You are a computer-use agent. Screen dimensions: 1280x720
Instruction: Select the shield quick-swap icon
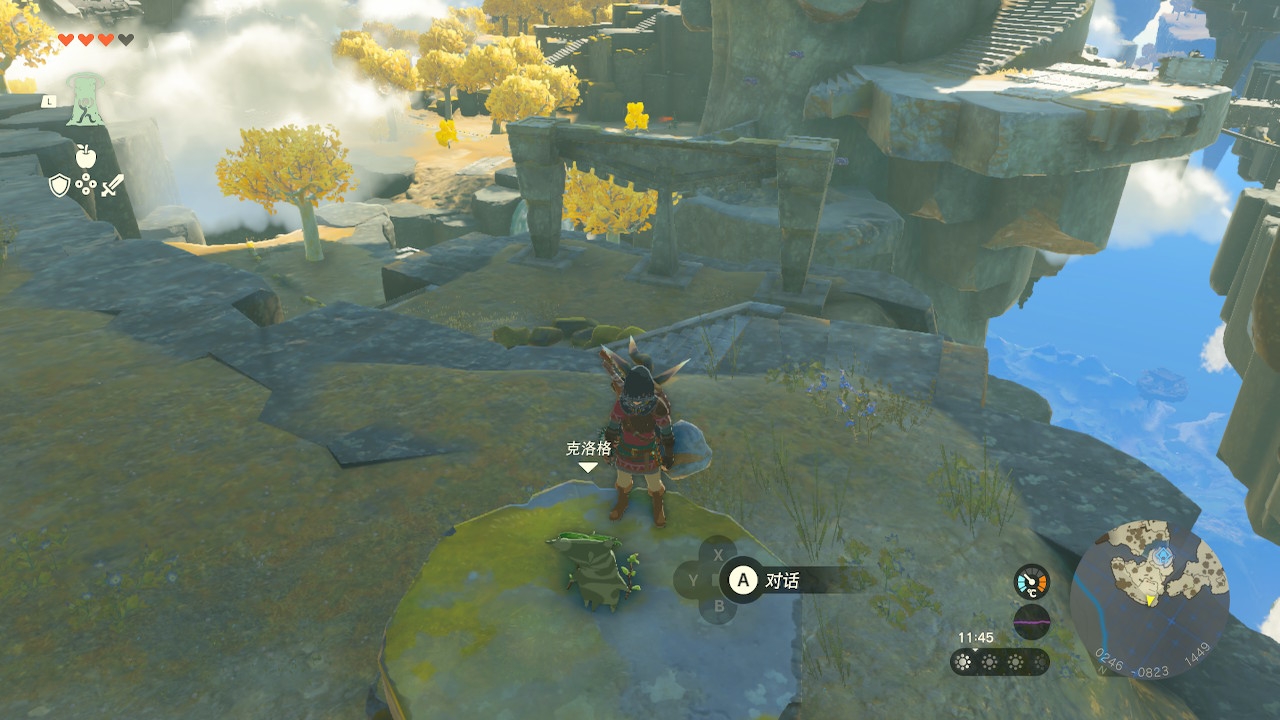(59, 185)
